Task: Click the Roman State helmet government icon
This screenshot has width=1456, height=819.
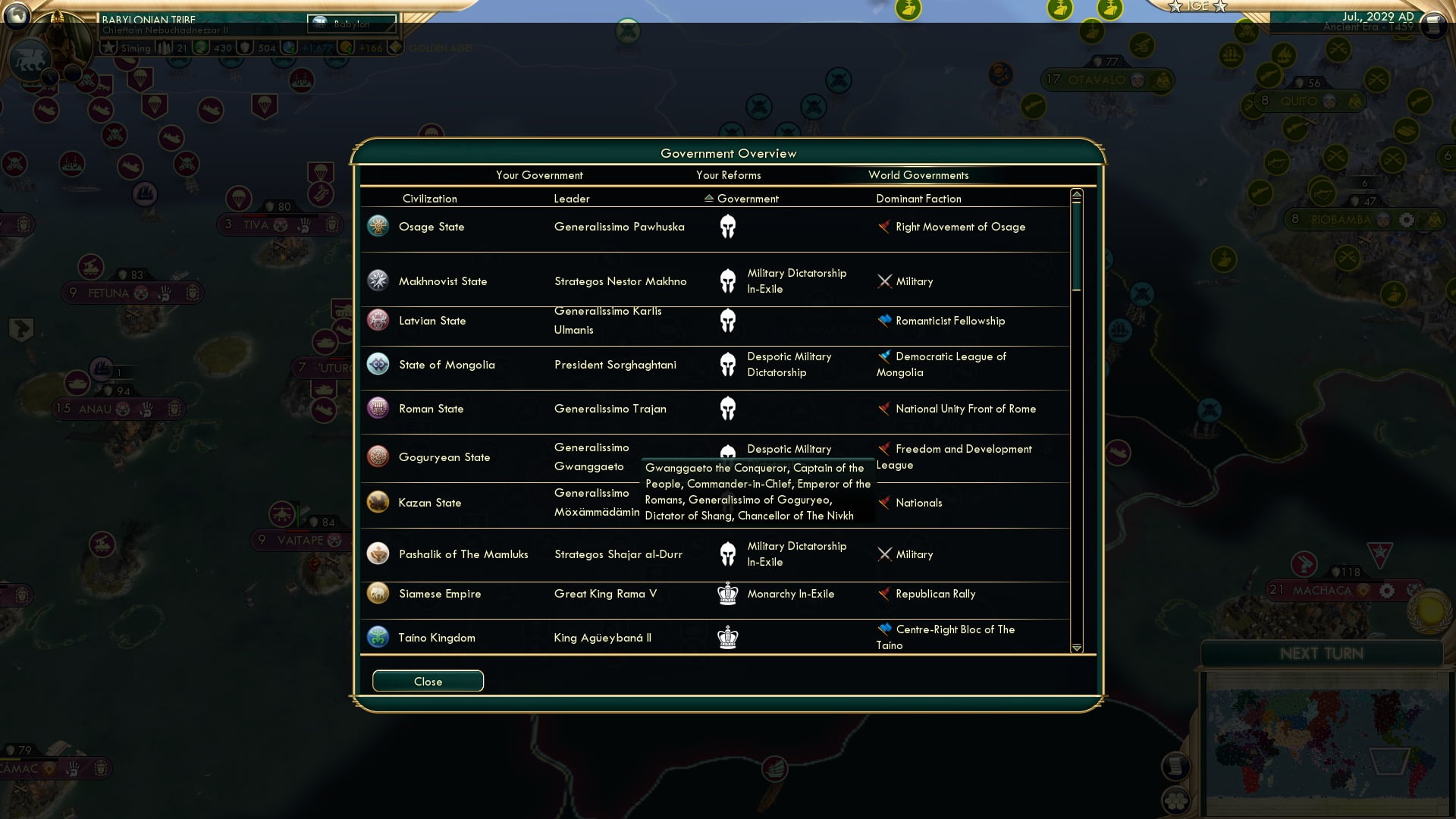Action: pos(727,408)
